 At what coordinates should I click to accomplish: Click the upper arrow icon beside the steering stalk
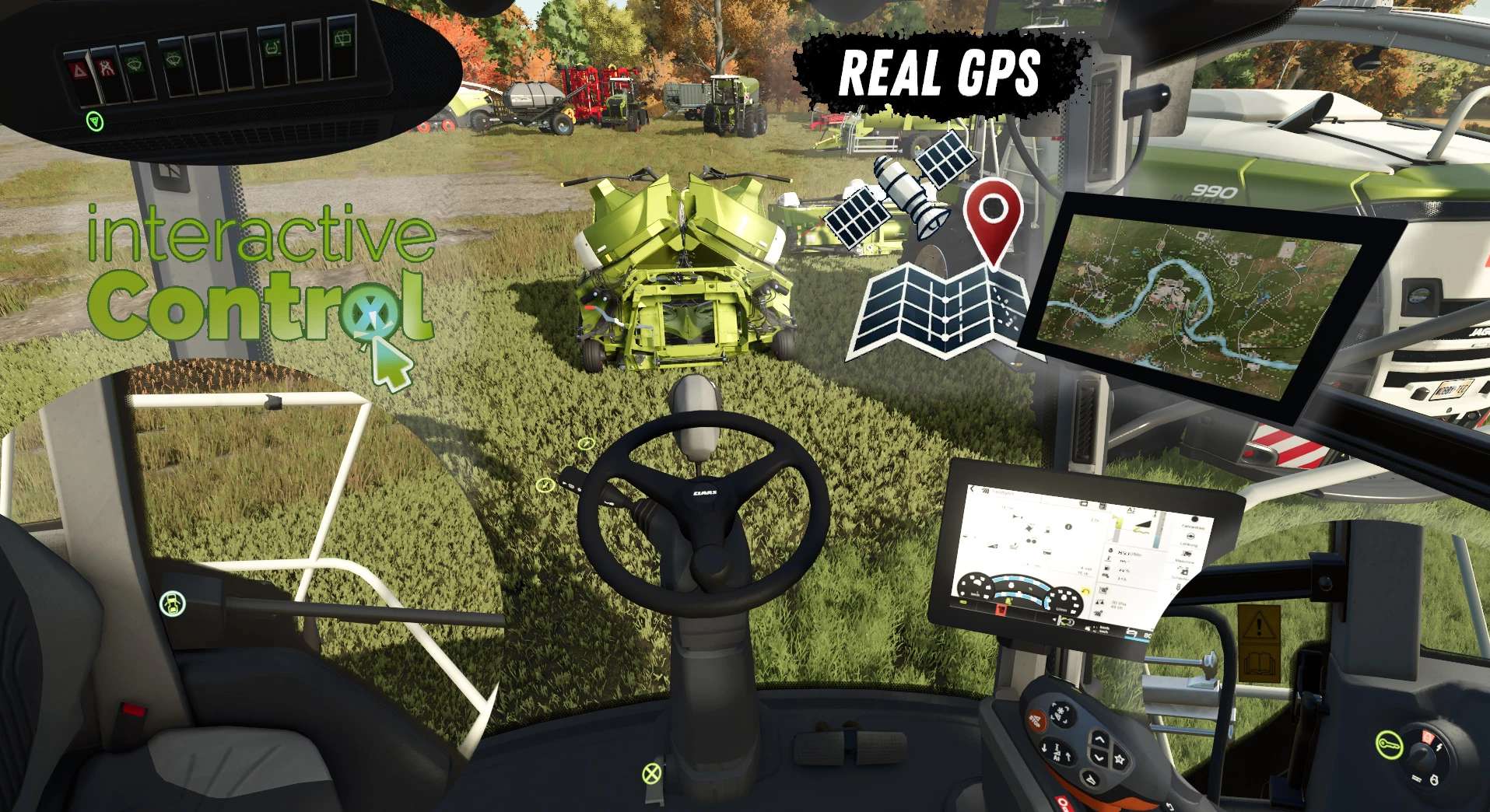[x=586, y=444]
